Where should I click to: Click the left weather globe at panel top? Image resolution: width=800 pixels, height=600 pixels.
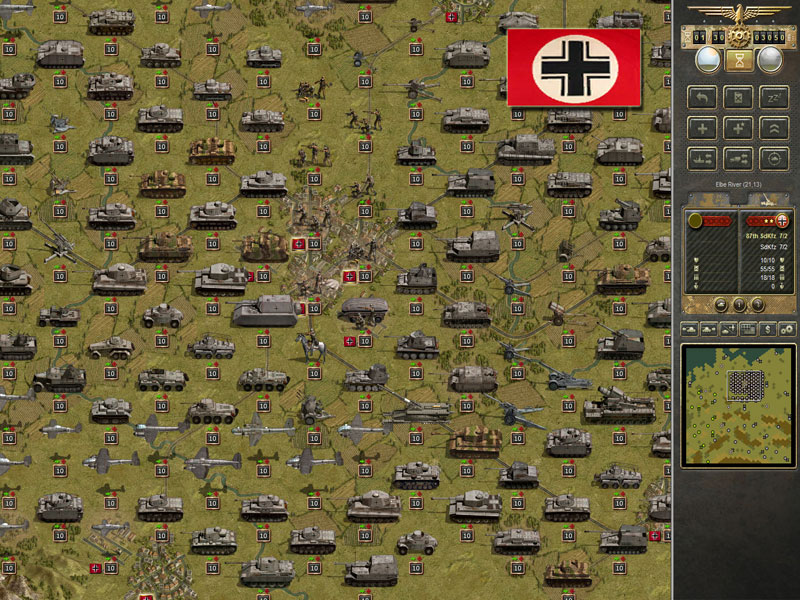[x=709, y=60]
